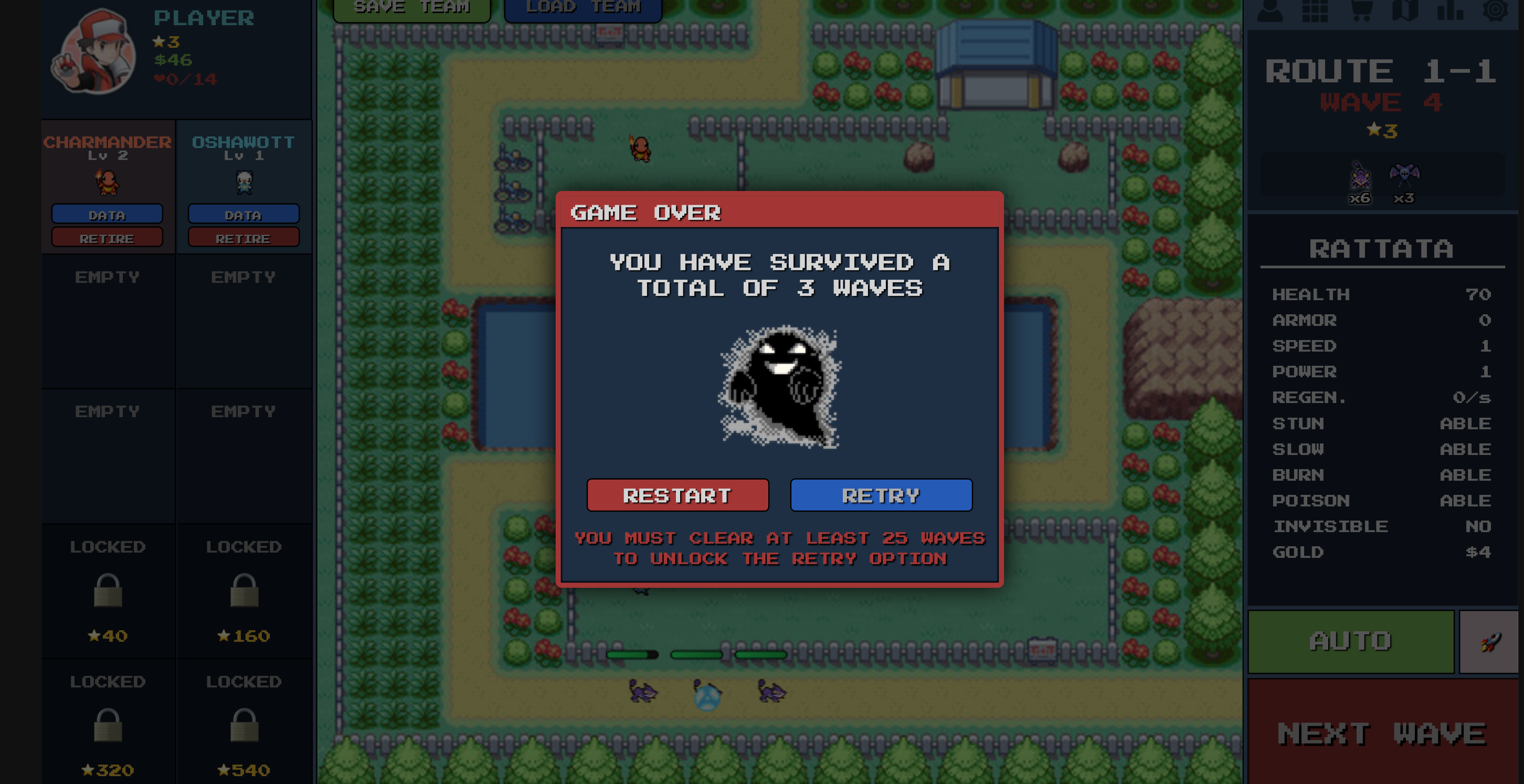The image size is (1524, 784).
Task: Open the map icon
Action: (1405, 10)
